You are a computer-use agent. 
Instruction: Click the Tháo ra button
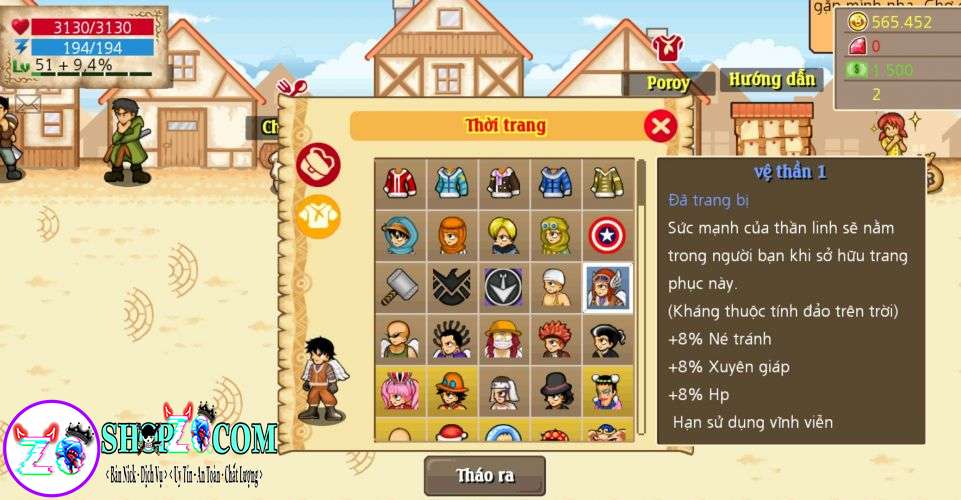point(485,475)
